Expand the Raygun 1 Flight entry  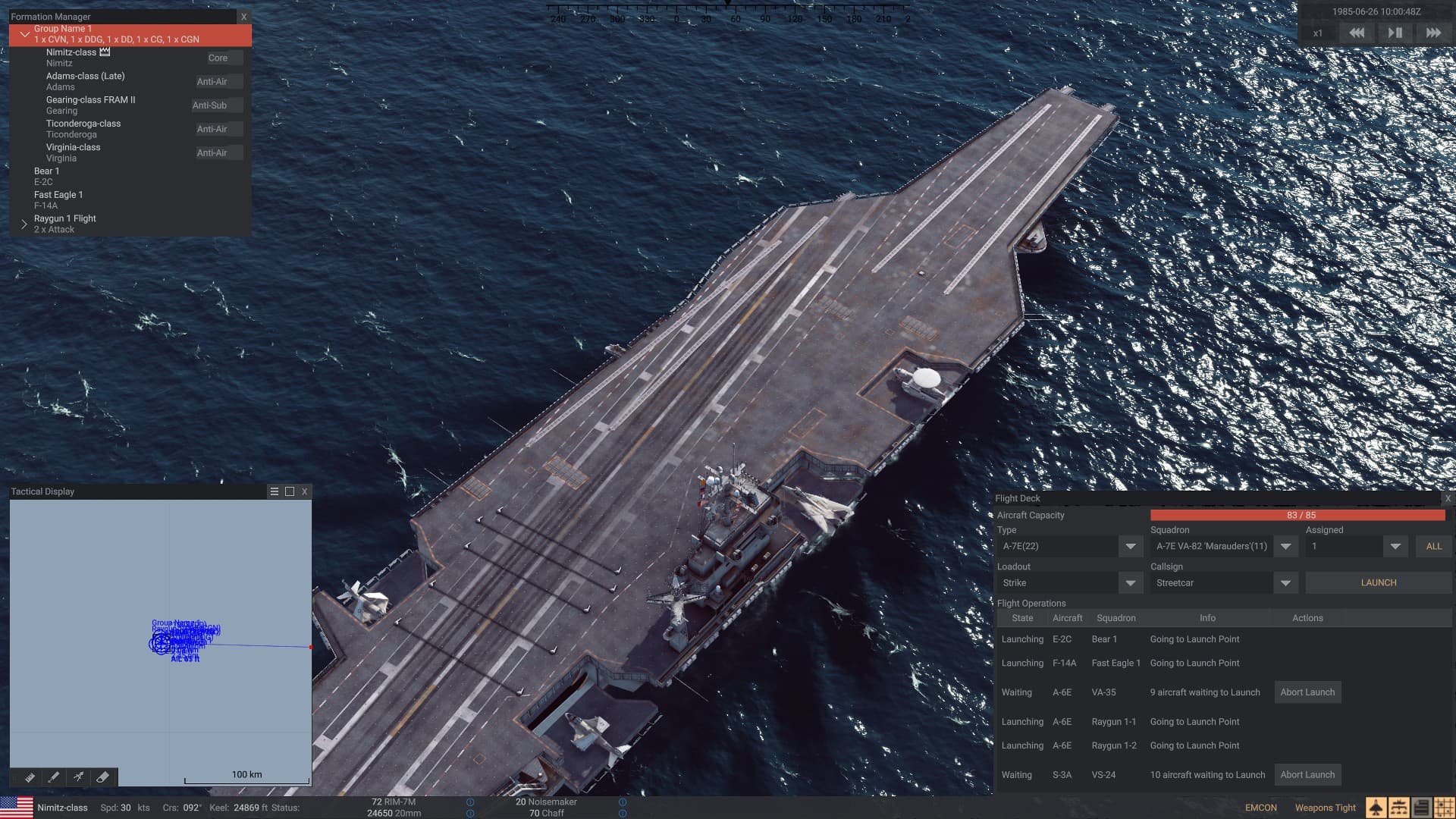point(24,224)
